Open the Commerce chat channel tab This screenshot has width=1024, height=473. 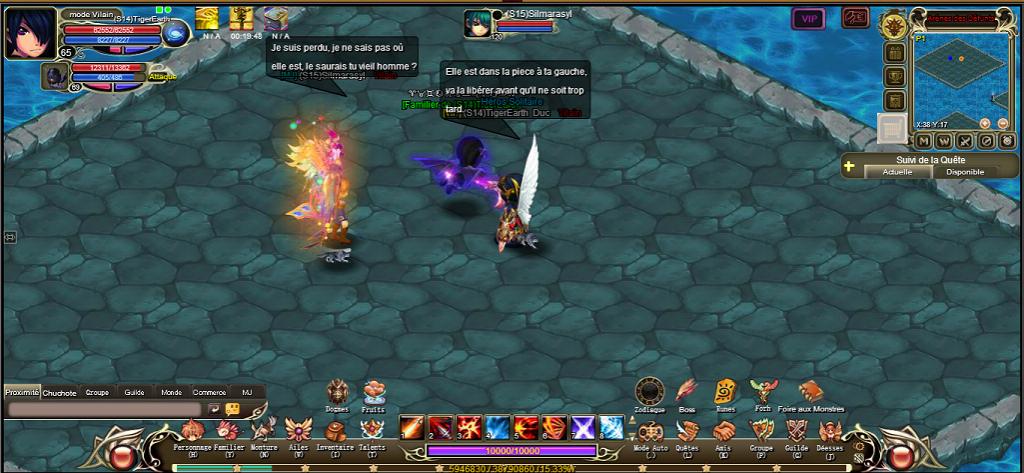pos(209,393)
